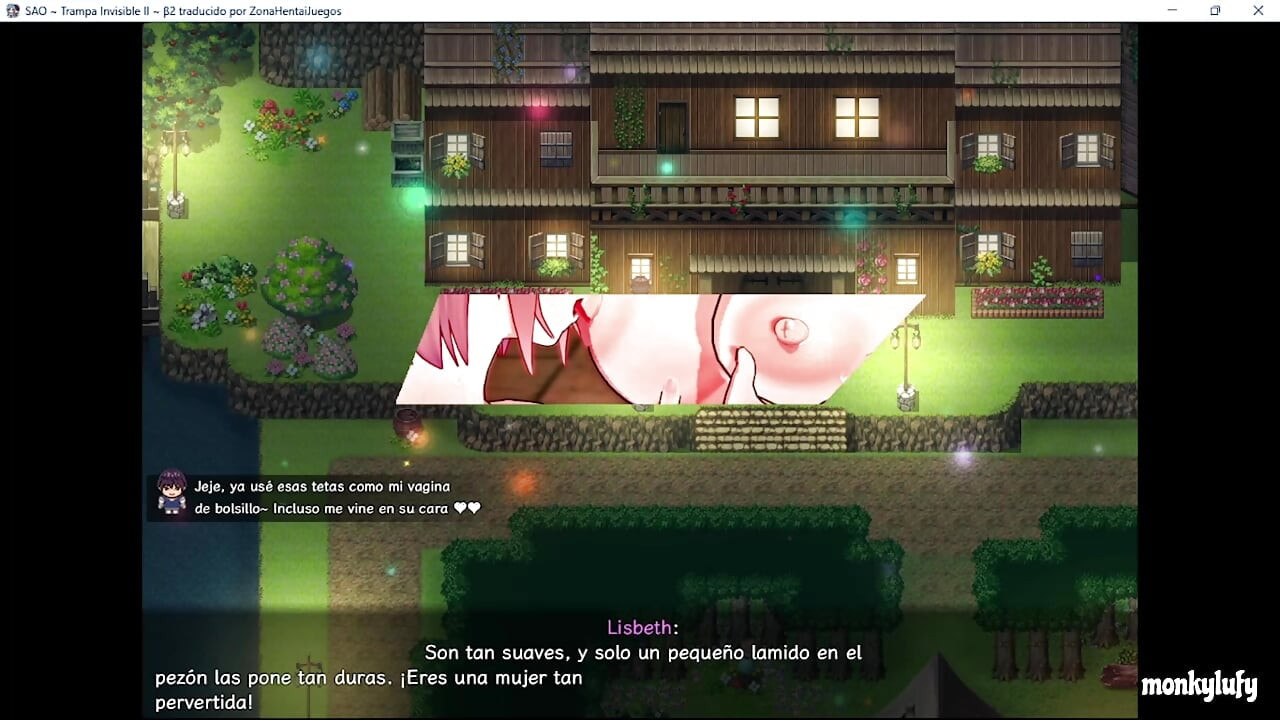Click the hanging ivy on the building wall

627,115
